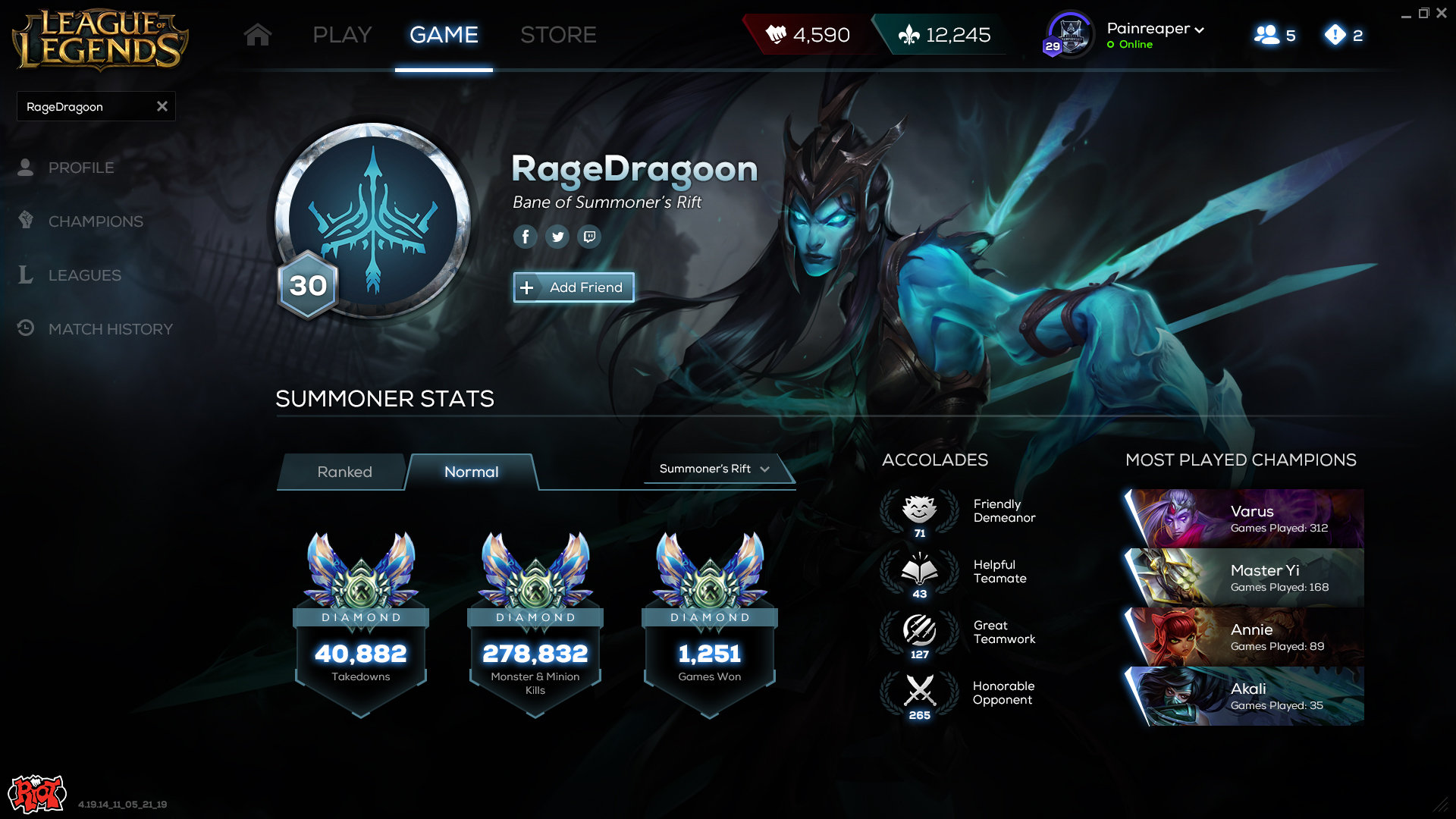Open the Twitter social icon

tap(557, 237)
